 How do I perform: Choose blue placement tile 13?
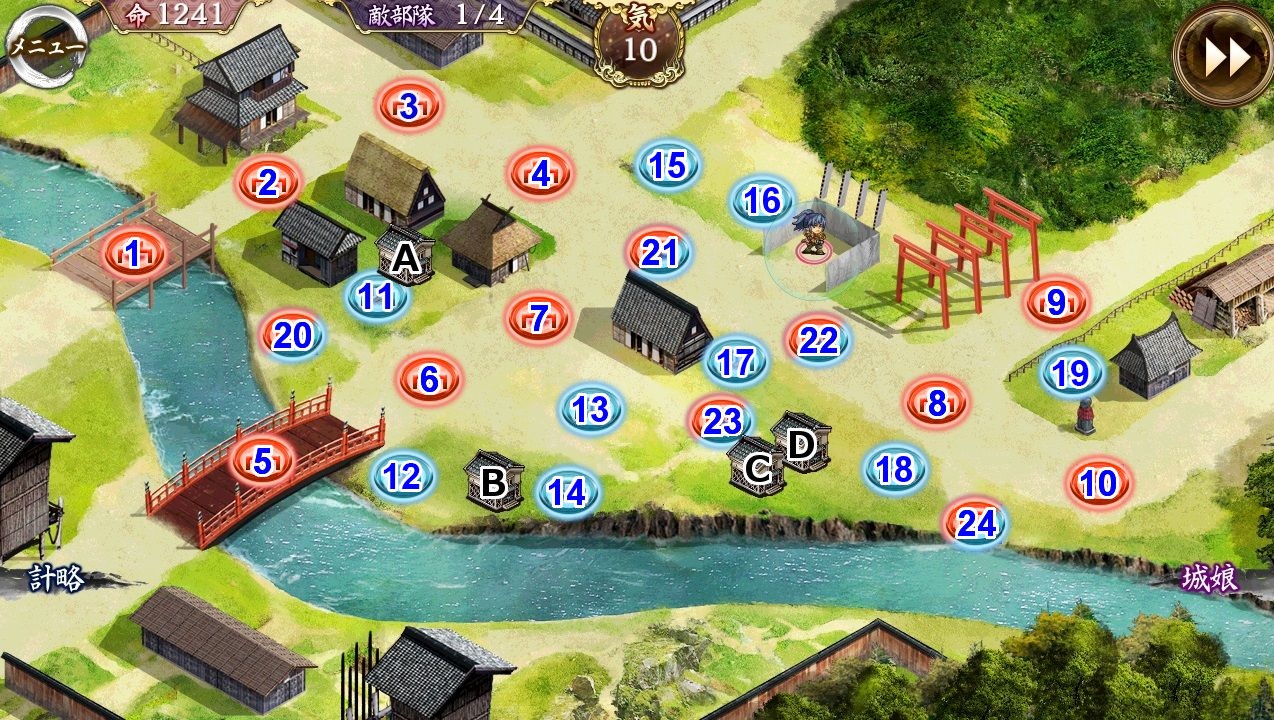click(592, 408)
